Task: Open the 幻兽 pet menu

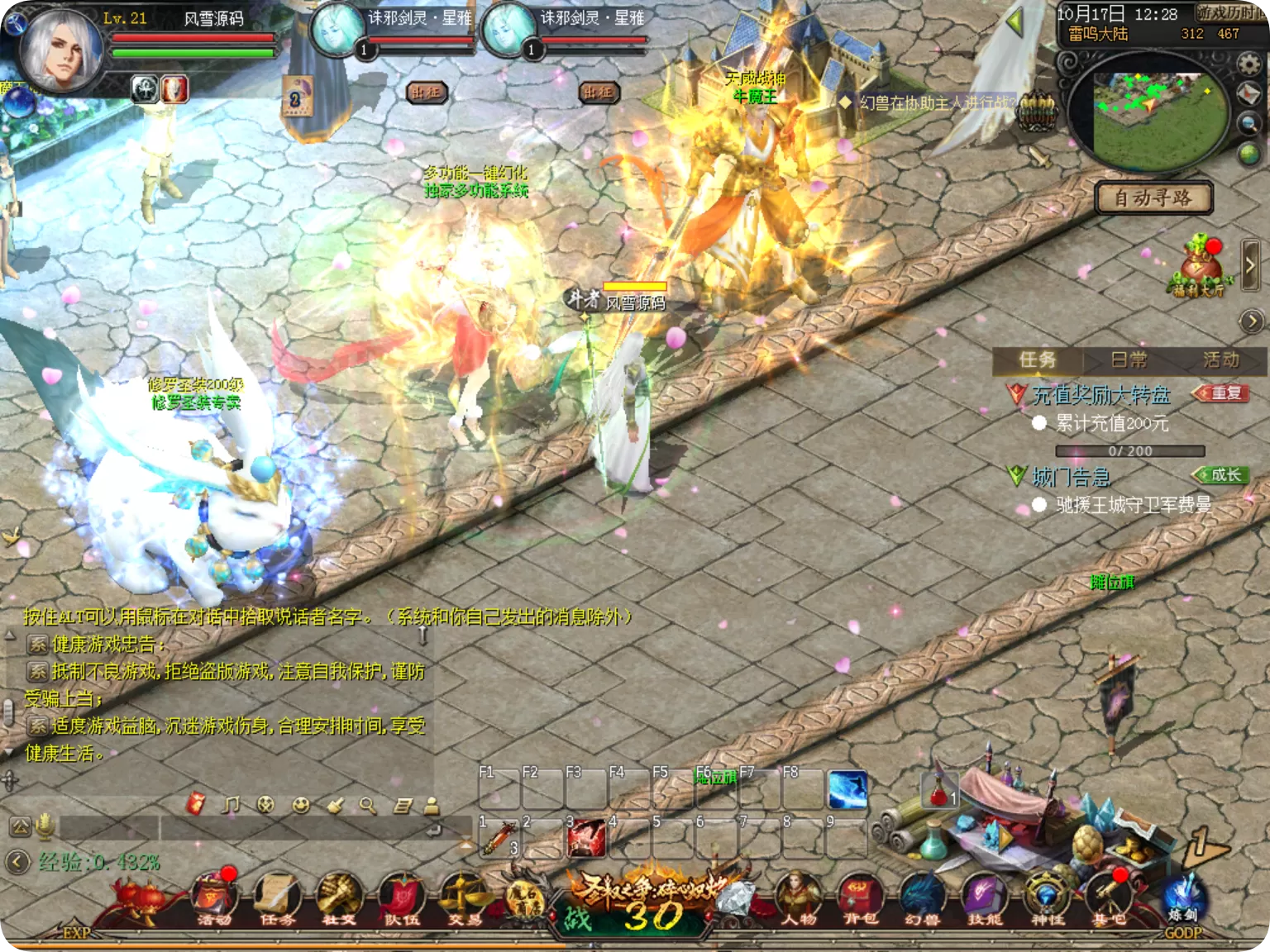Action: click(x=921, y=898)
